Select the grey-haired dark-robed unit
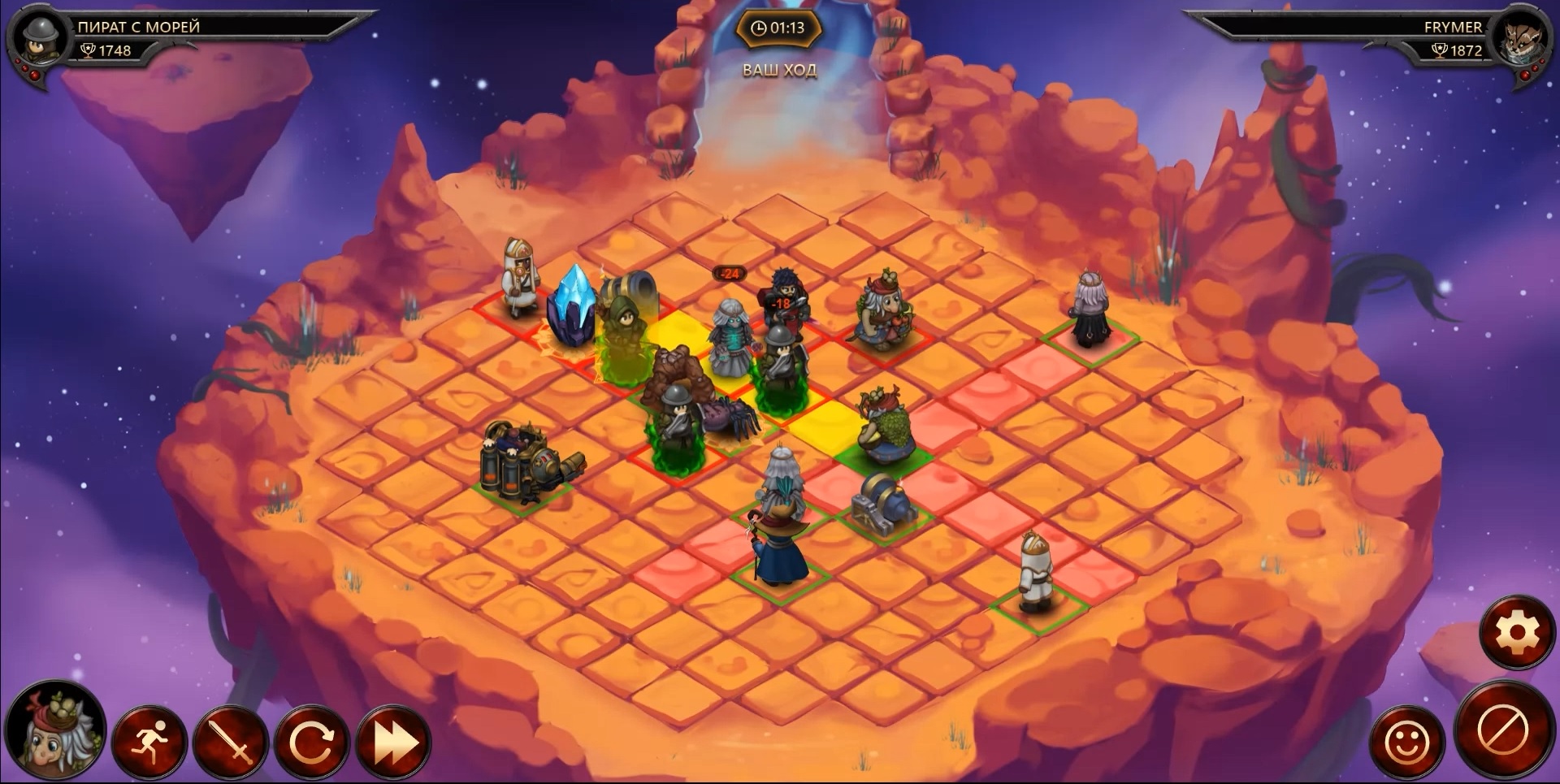Image resolution: width=1560 pixels, height=784 pixels. point(1088,310)
